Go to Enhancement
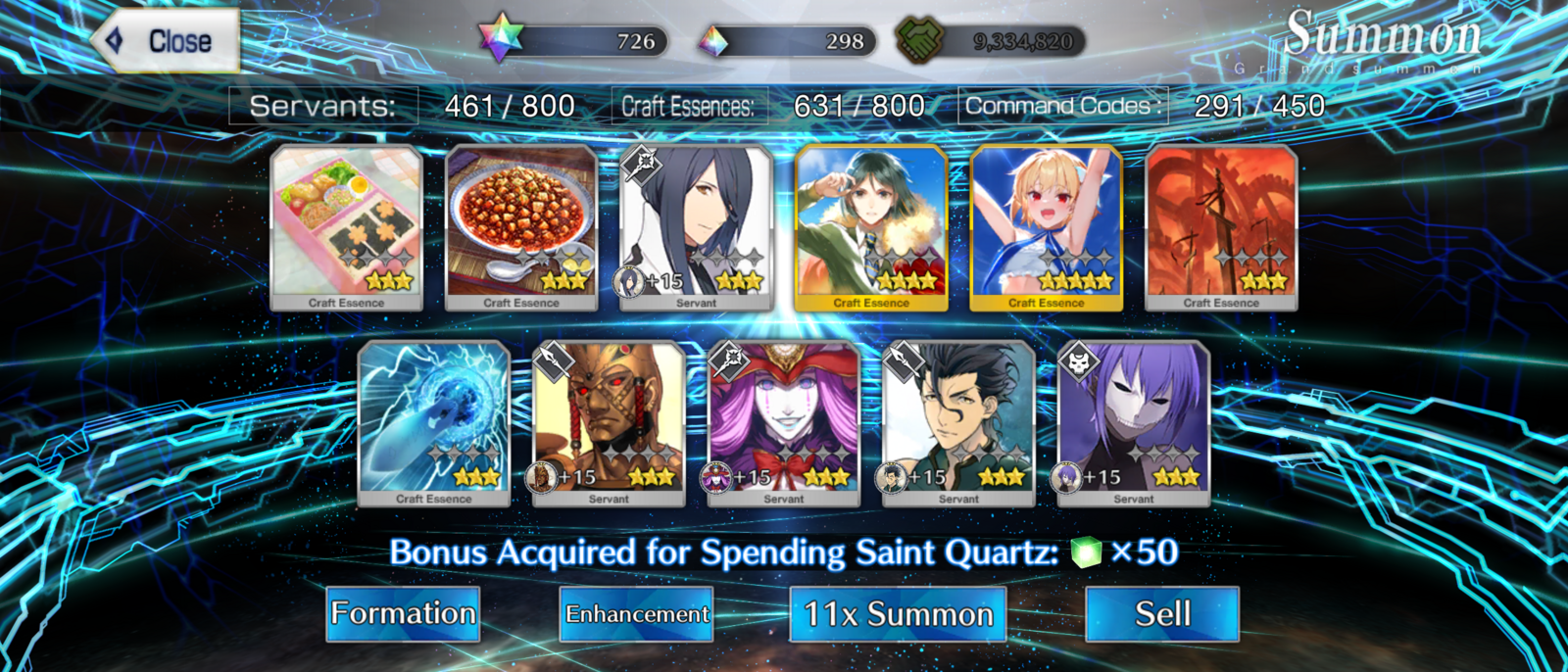1568x672 pixels. tap(637, 614)
